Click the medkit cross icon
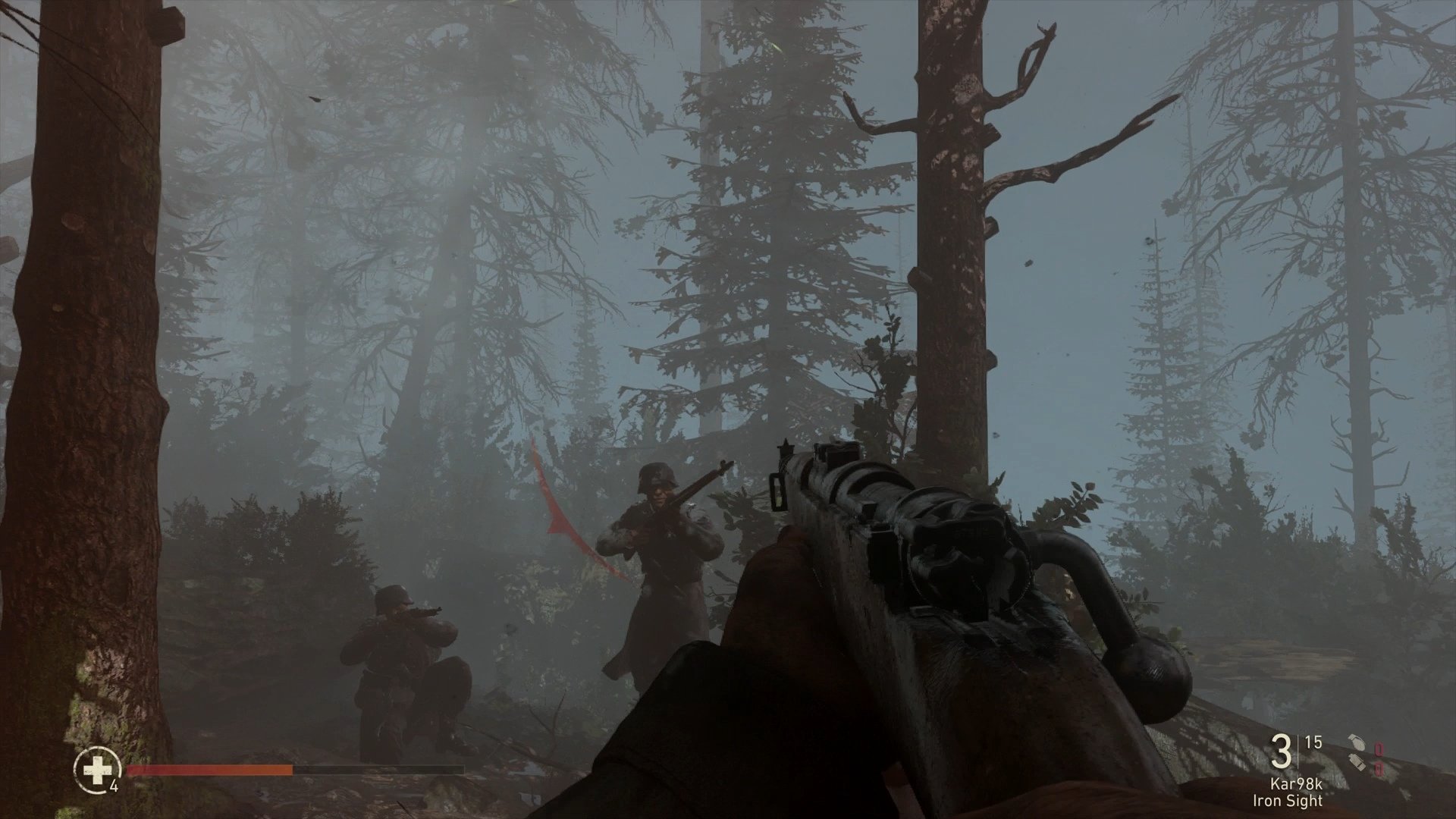Viewport: 1456px width, 819px height. click(96, 770)
